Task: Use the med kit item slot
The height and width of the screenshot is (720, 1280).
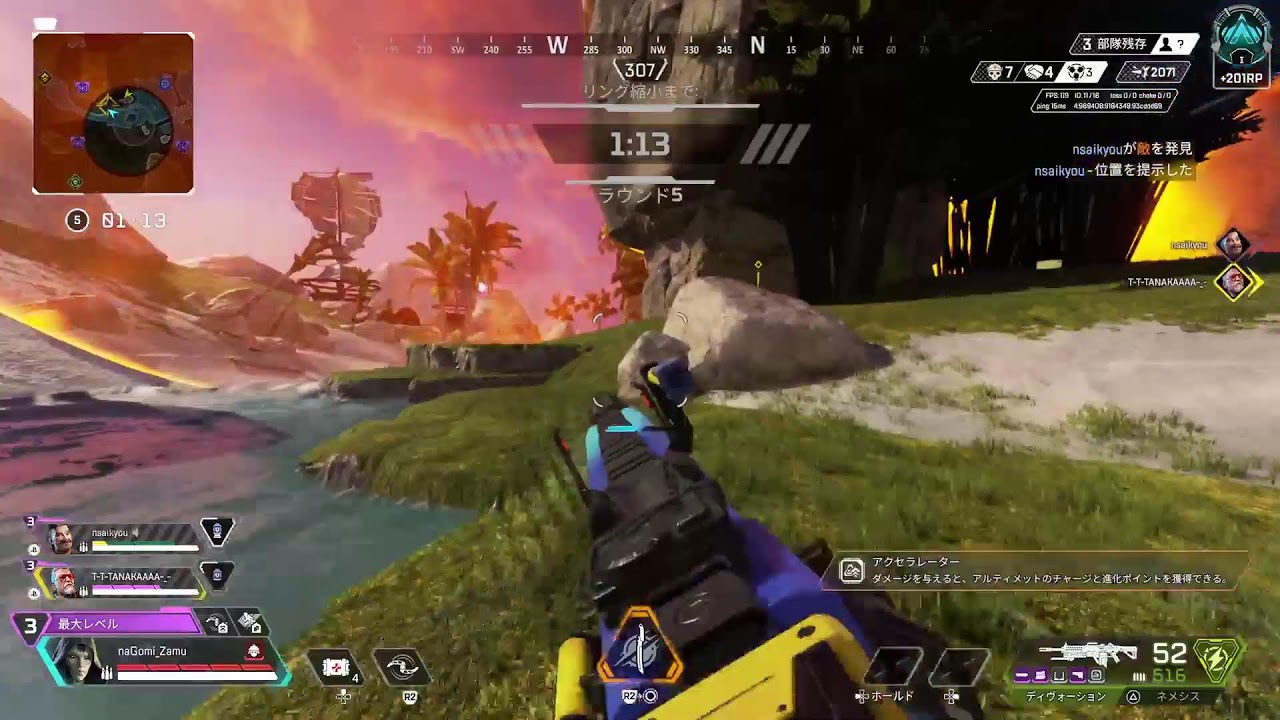Action: click(x=336, y=667)
